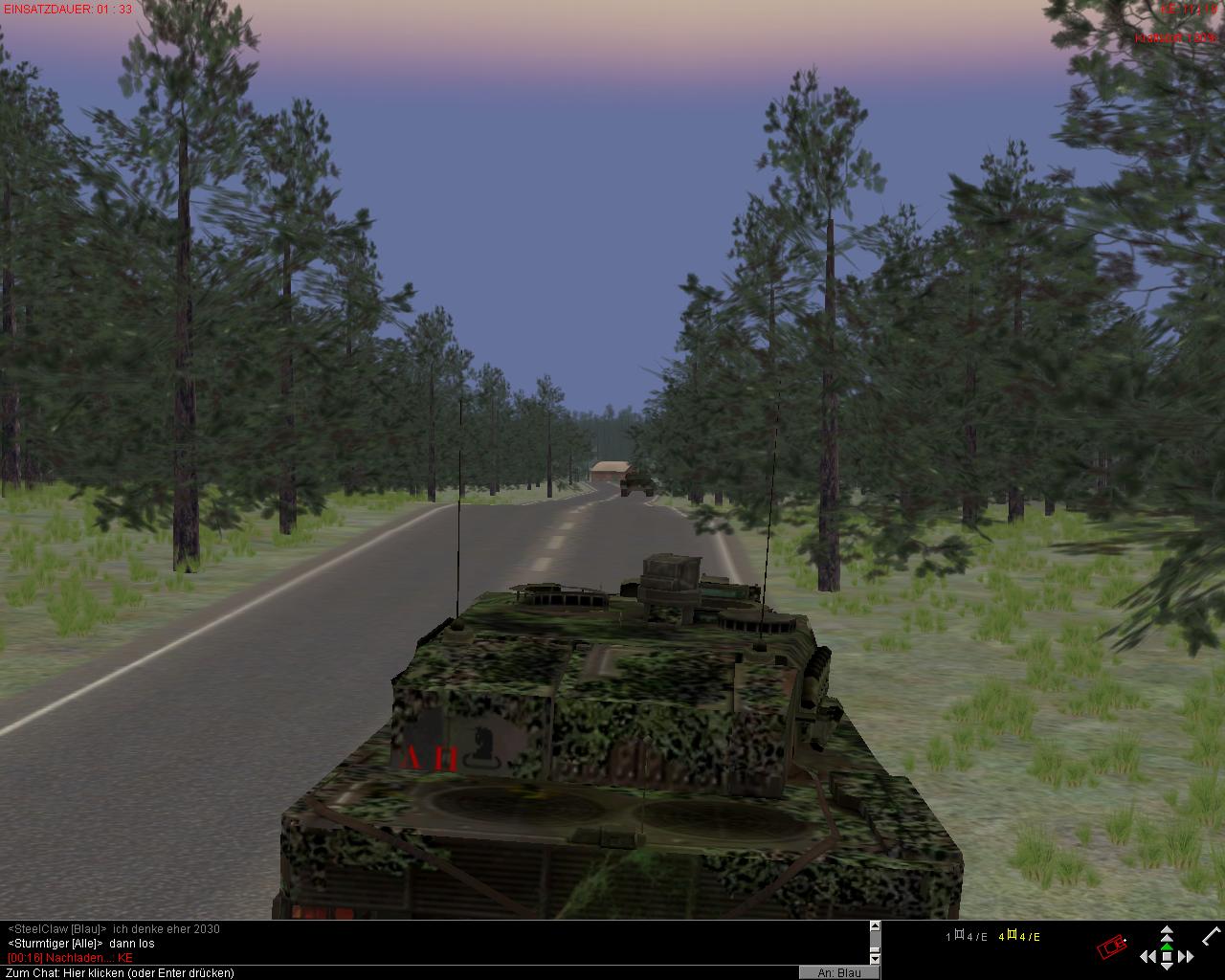Open the 'An: Blau' chat recipient selector
The height and width of the screenshot is (980, 1225).
click(x=838, y=972)
